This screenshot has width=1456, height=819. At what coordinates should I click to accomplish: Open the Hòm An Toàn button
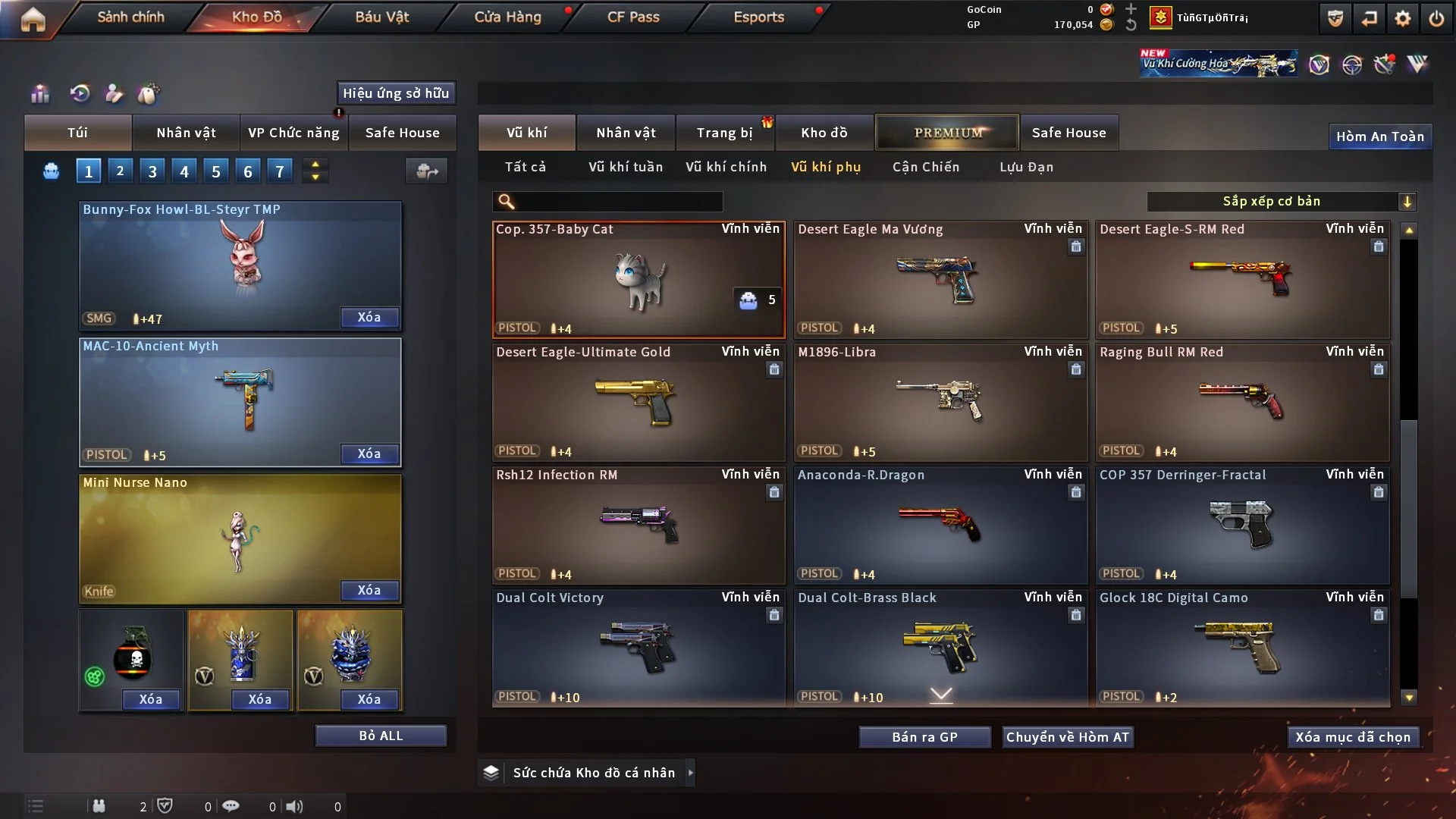click(1379, 136)
